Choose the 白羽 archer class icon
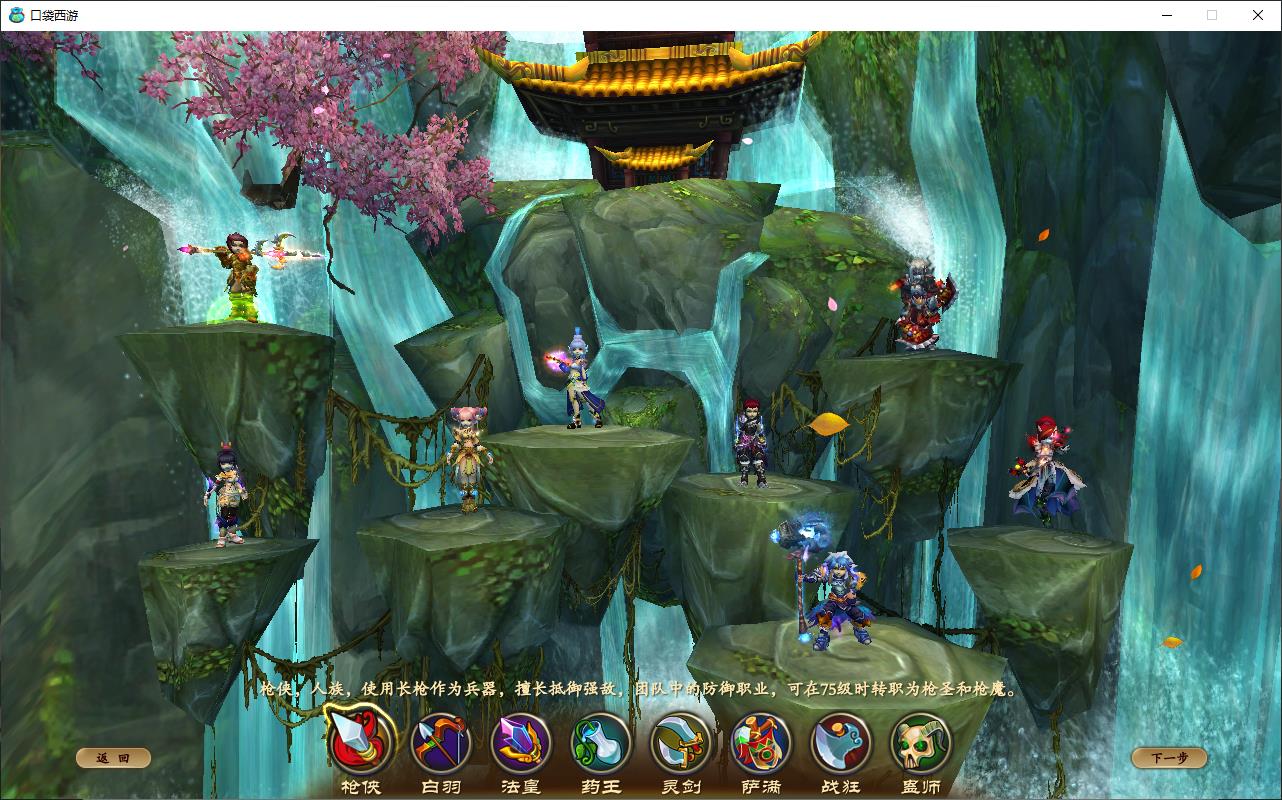Viewport: 1282px width, 800px height. [x=441, y=743]
